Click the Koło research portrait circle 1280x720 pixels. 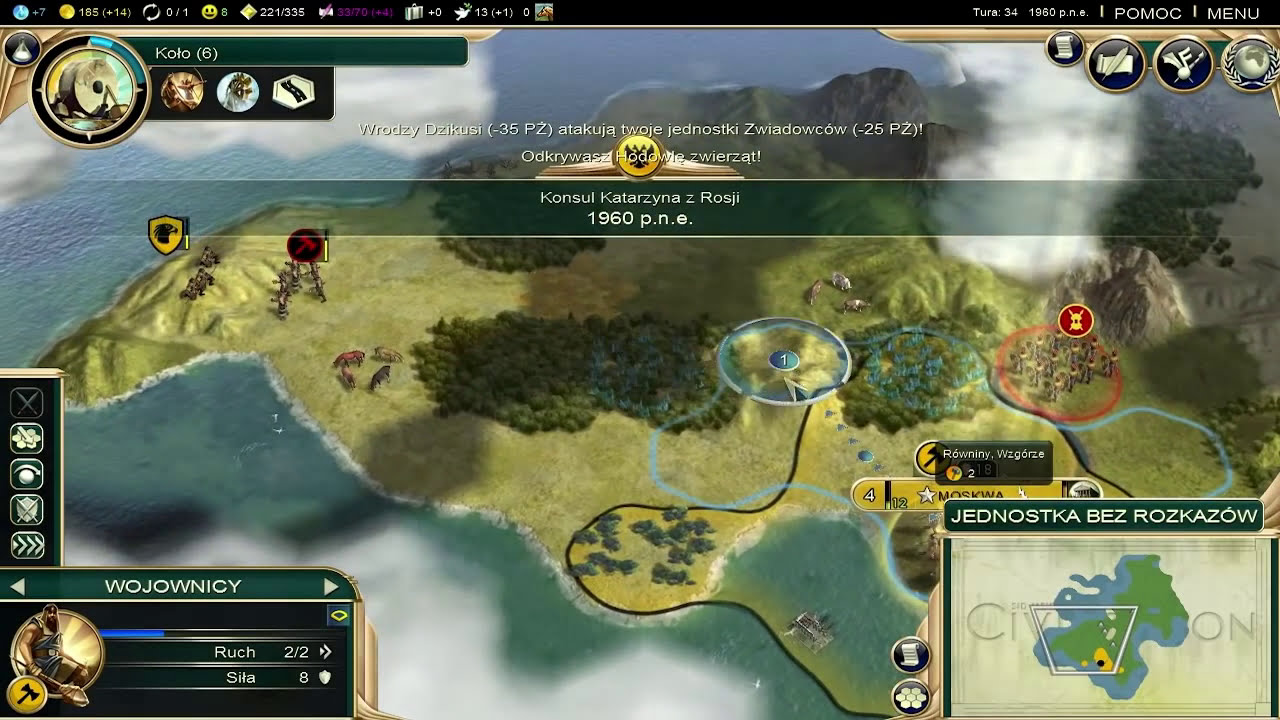(x=90, y=91)
